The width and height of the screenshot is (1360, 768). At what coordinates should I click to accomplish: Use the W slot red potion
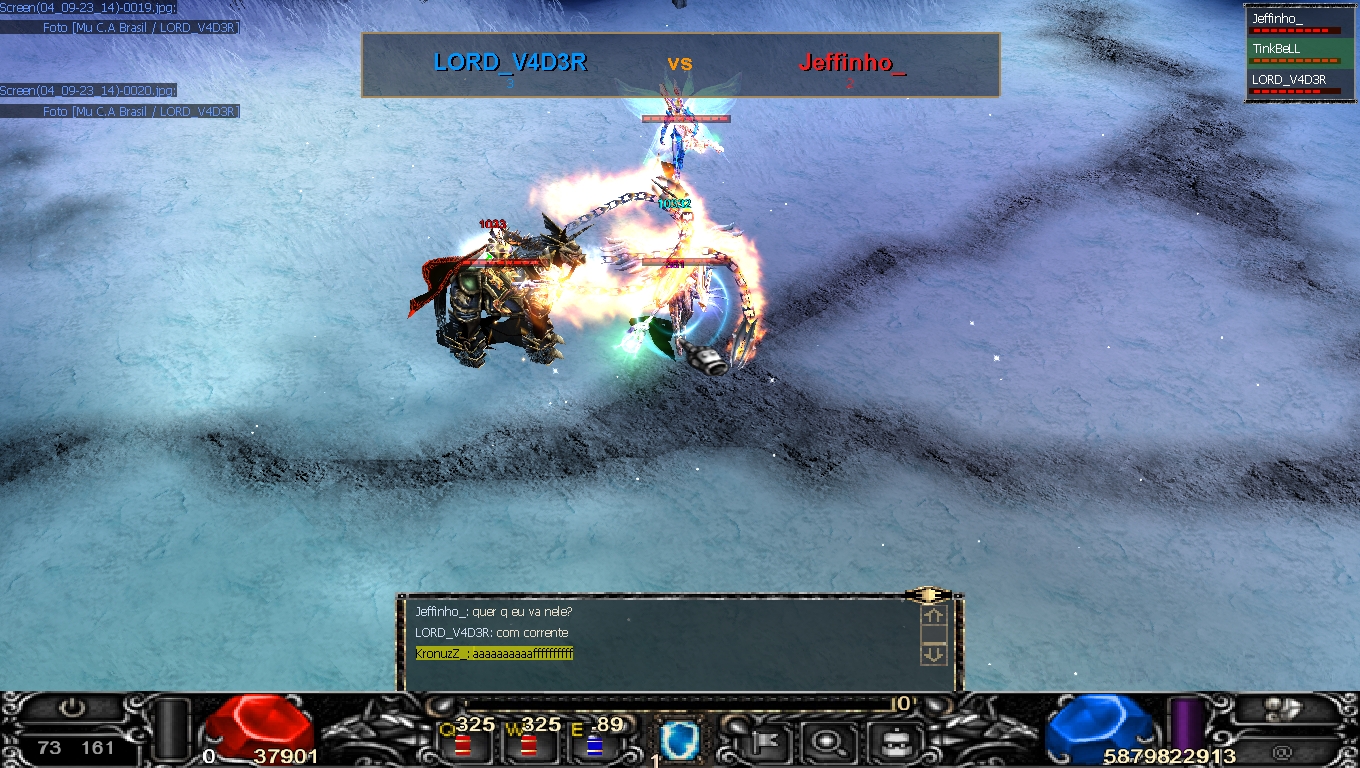[x=528, y=745]
